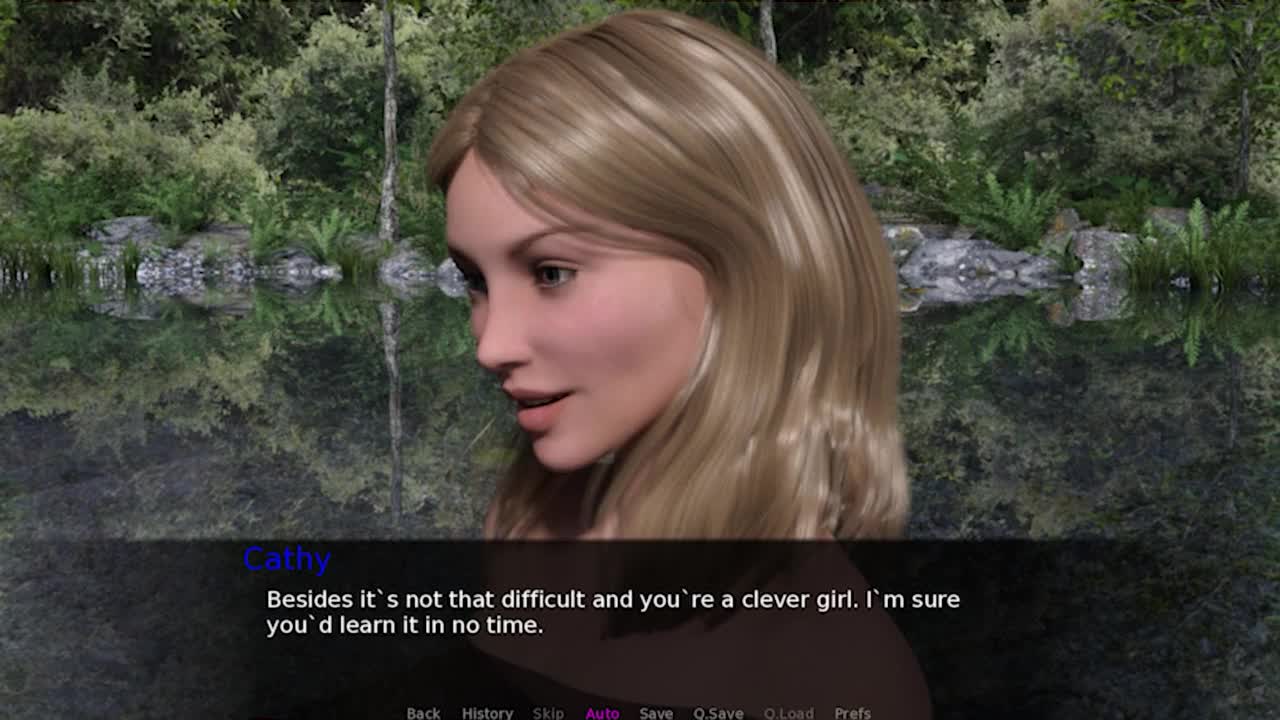Image resolution: width=1280 pixels, height=720 pixels.
Task: Open the Prefs settings screen
Action: point(852,713)
